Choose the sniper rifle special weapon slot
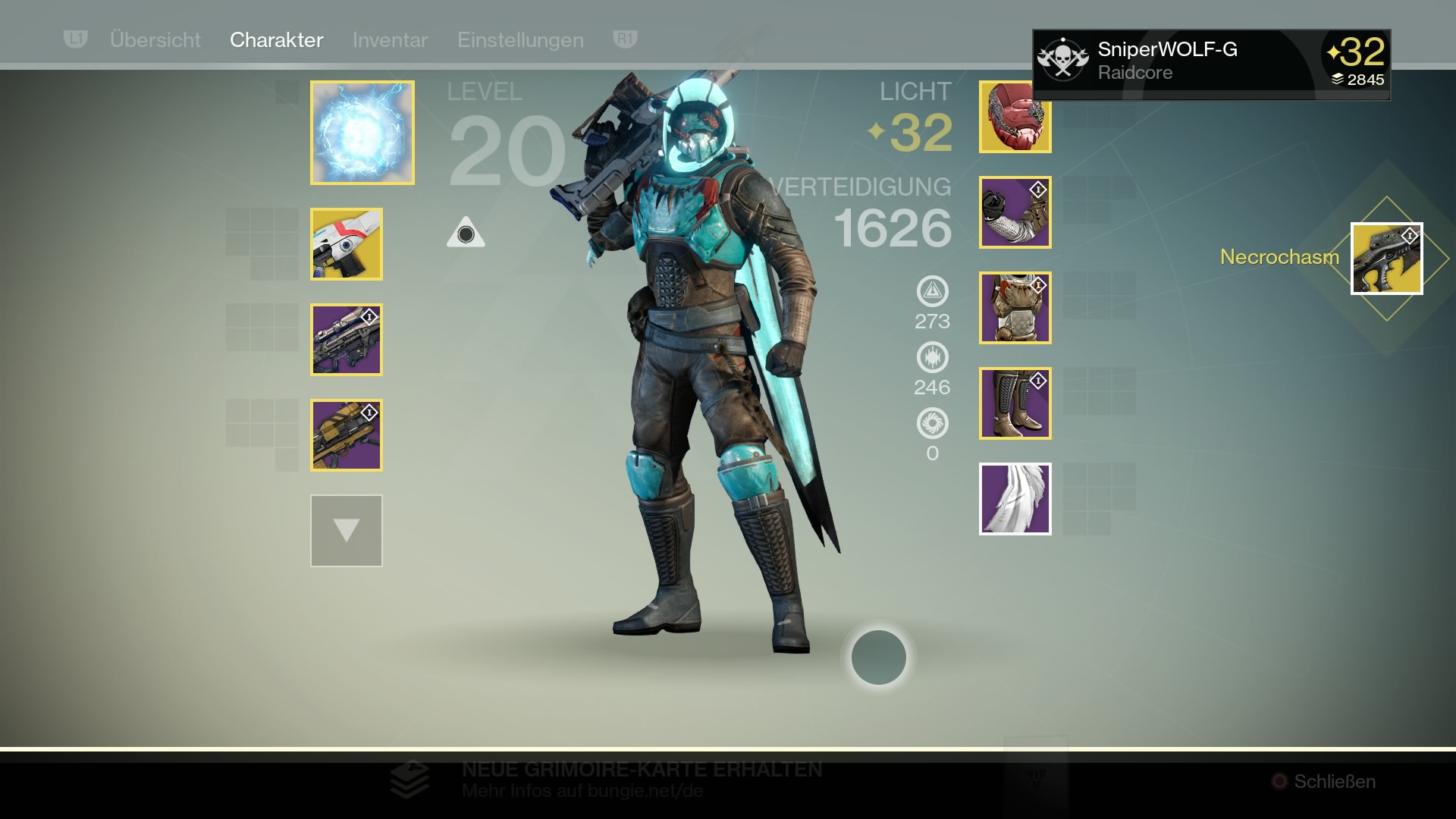Viewport: 1456px width, 819px height. coord(347,340)
